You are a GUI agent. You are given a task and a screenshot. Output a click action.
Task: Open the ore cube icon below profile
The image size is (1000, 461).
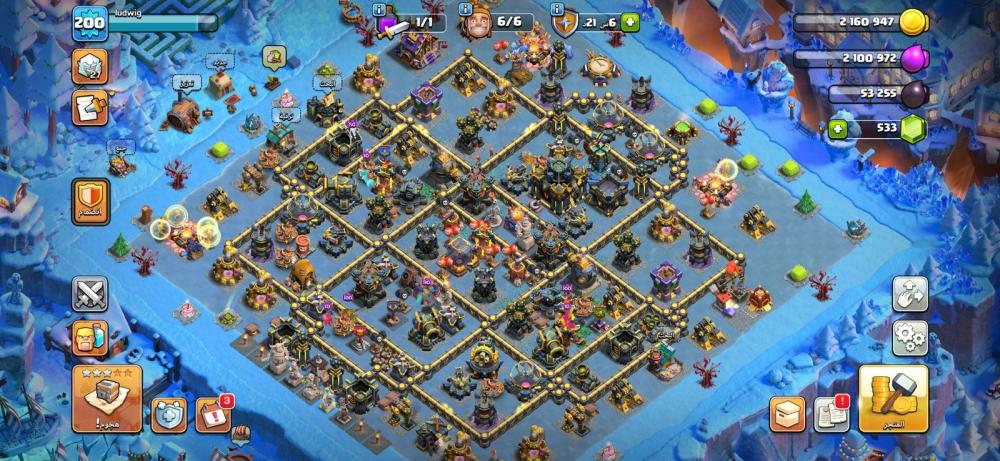[x=90, y=66]
